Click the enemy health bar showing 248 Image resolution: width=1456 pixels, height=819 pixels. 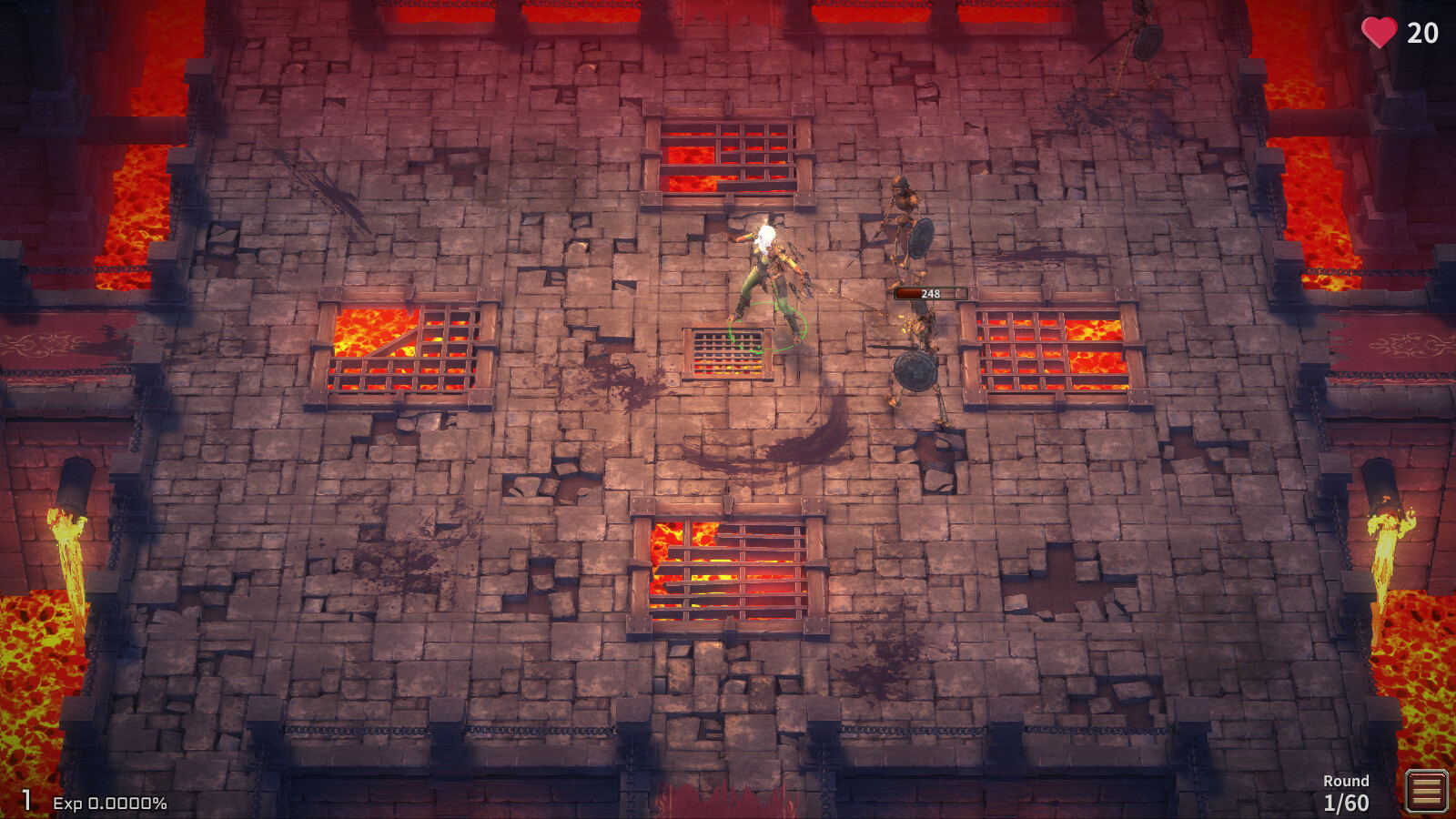[x=930, y=293]
